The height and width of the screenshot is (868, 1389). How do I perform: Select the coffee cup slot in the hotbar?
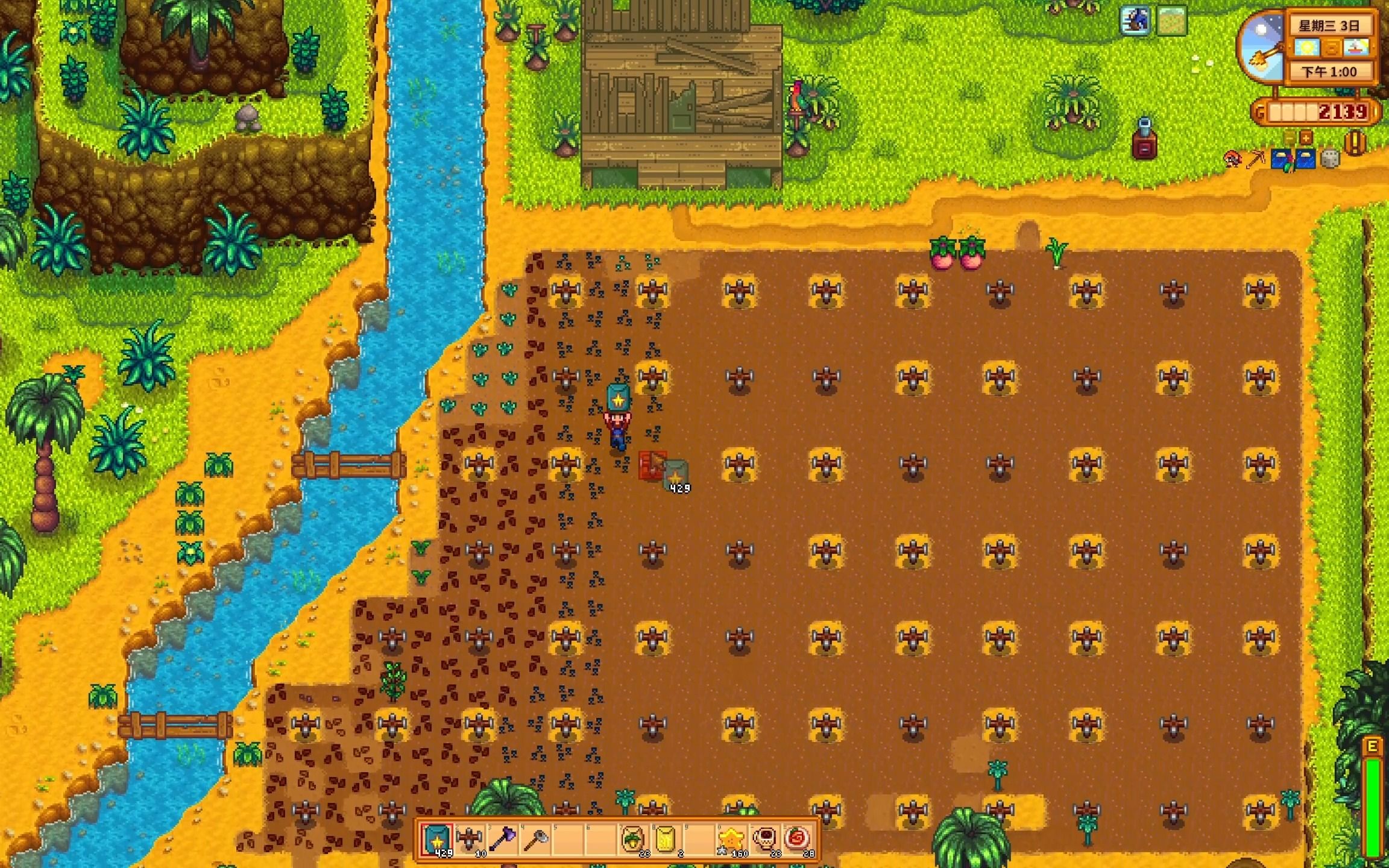765,838
